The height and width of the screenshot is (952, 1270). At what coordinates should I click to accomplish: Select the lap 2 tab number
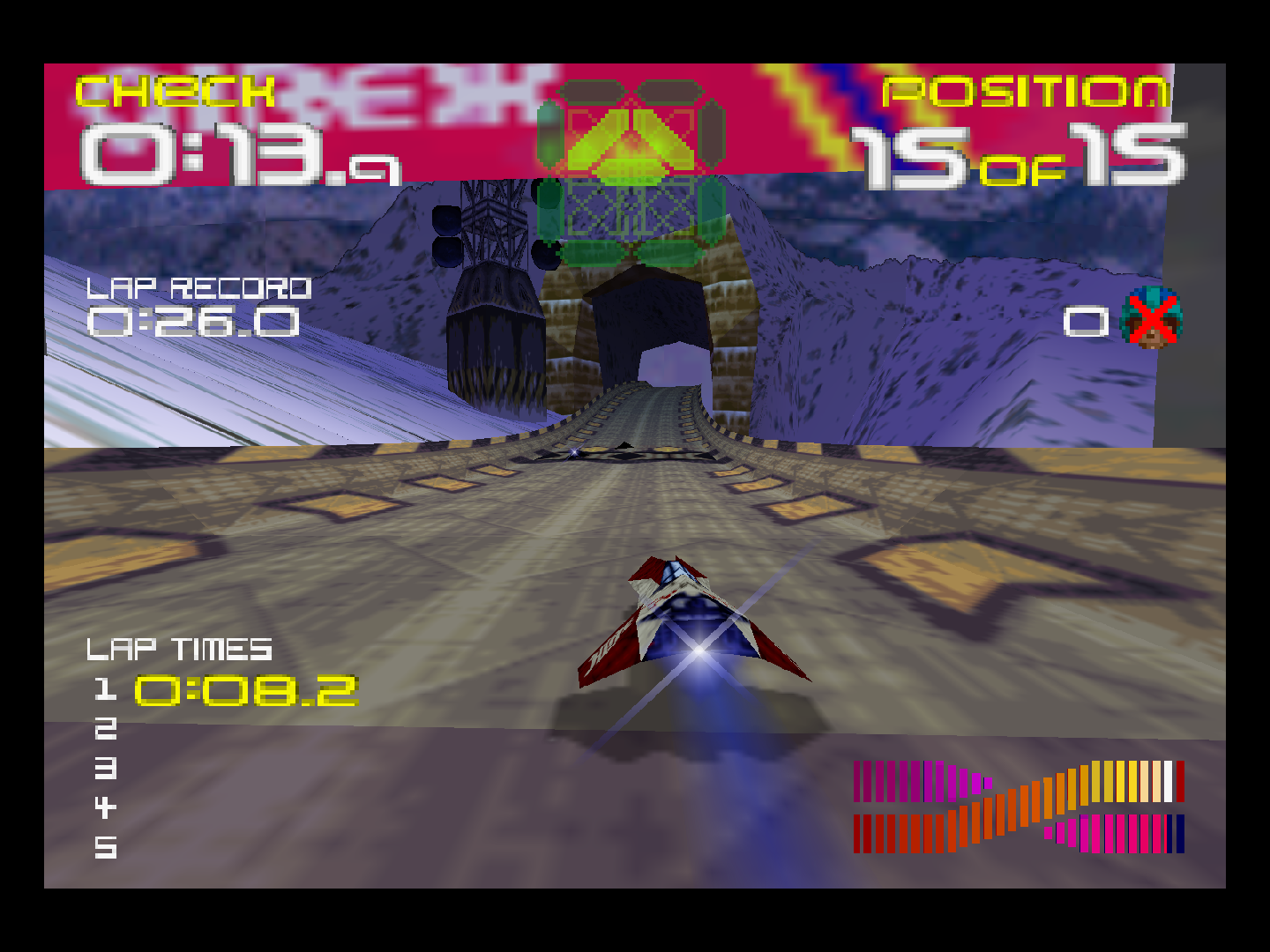106,730
